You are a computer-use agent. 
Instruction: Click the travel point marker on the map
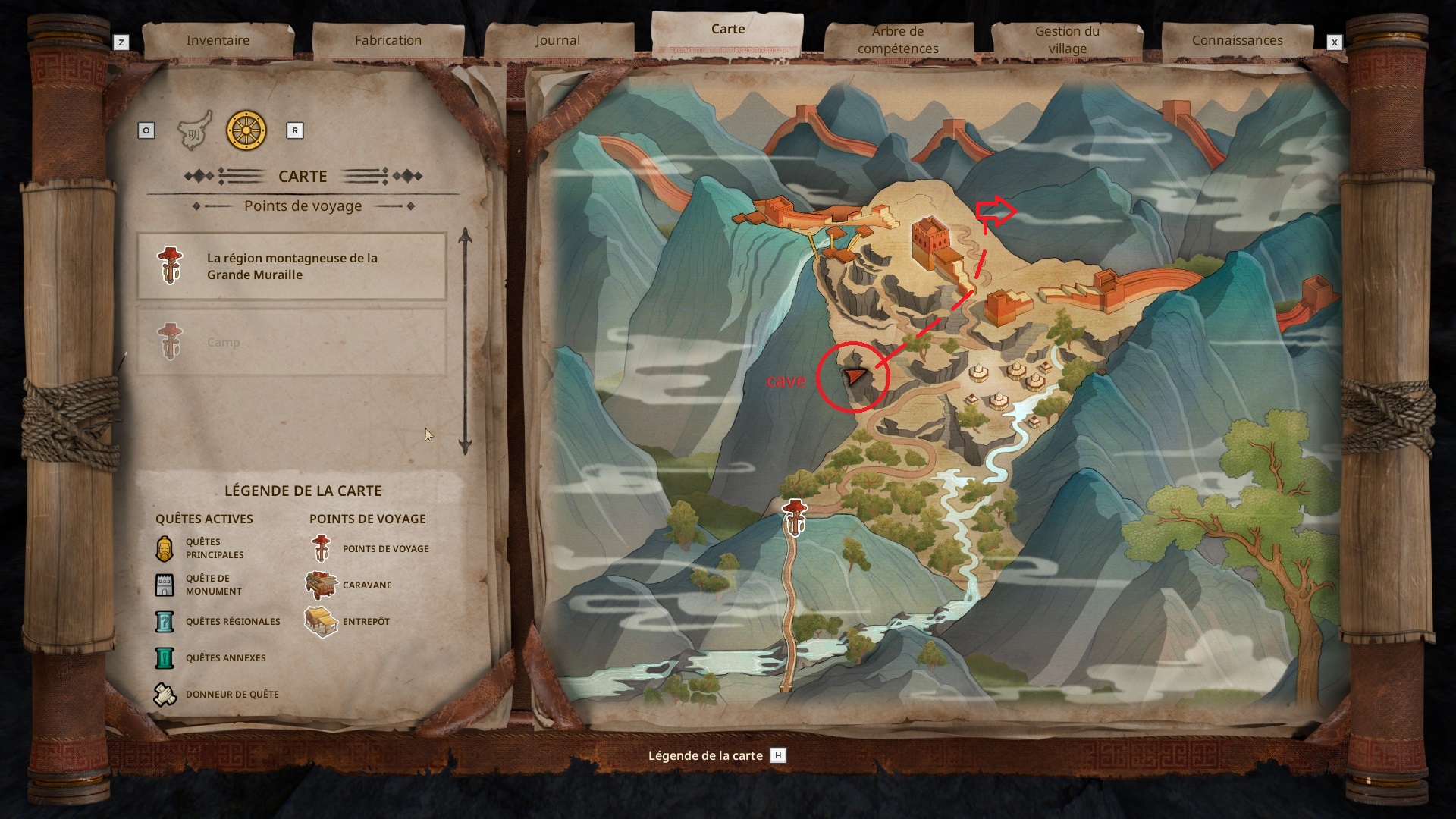click(794, 517)
